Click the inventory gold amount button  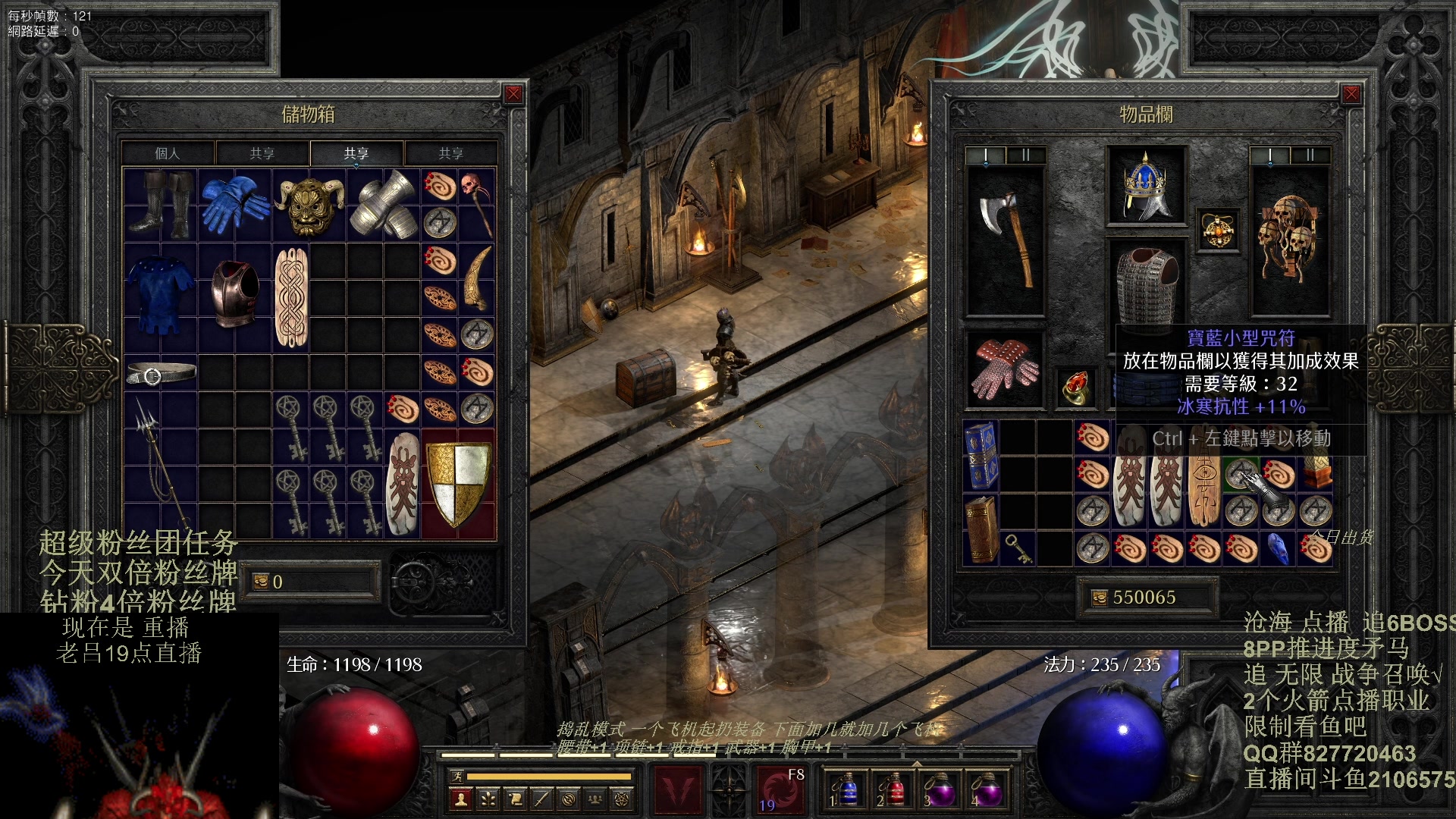(x=1100, y=598)
